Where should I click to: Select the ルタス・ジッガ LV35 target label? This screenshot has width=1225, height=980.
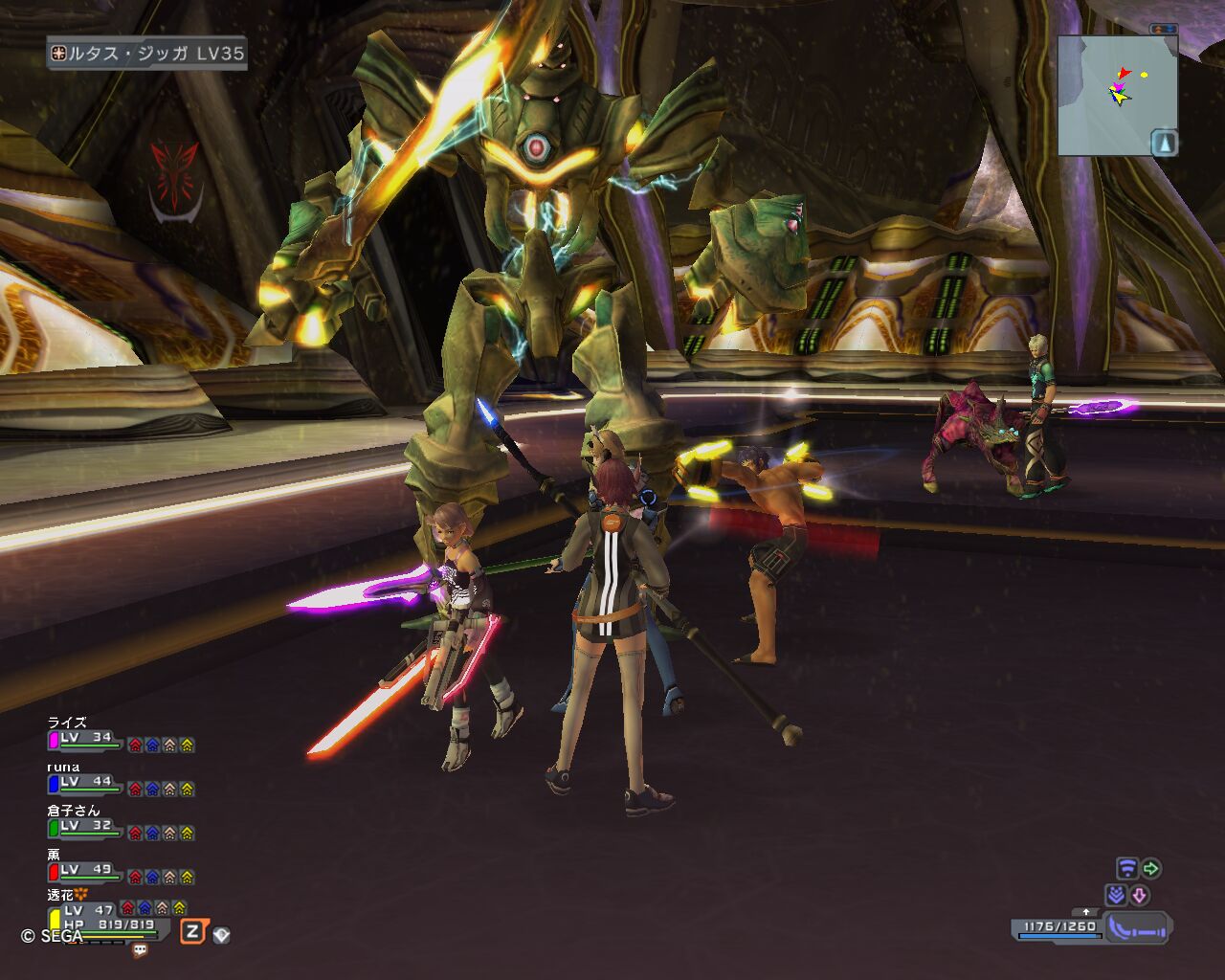[x=147, y=54]
